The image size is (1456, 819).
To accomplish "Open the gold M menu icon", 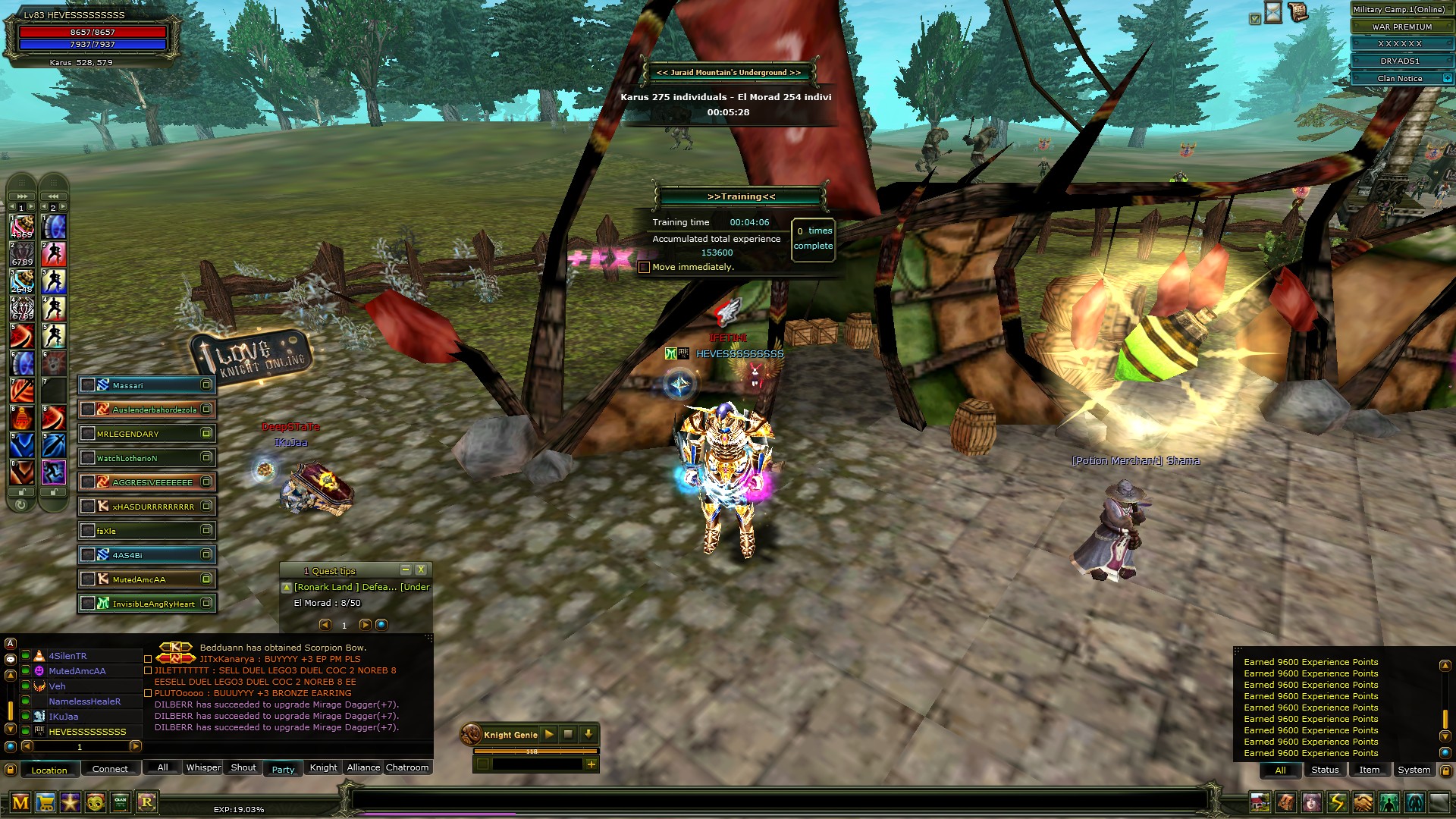I will click(x=20, y=802).
